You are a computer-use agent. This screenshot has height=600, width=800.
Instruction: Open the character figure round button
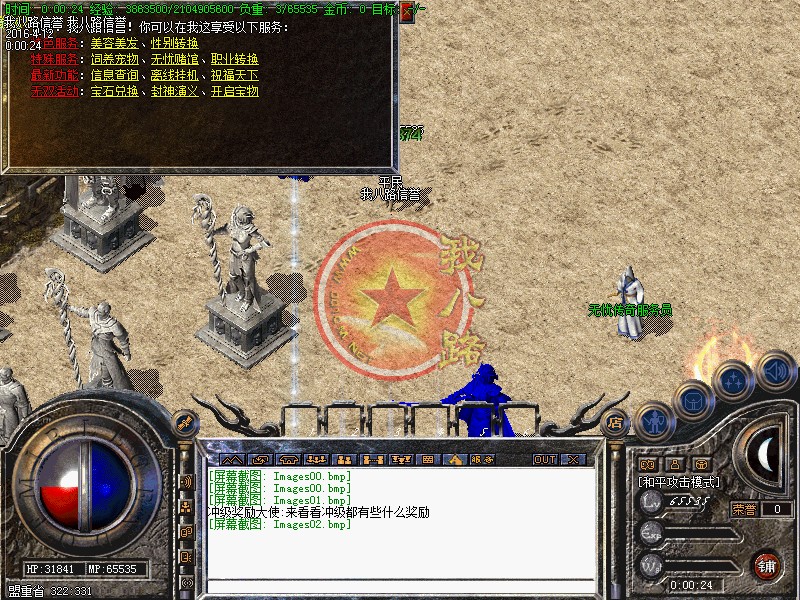point(653,421)
